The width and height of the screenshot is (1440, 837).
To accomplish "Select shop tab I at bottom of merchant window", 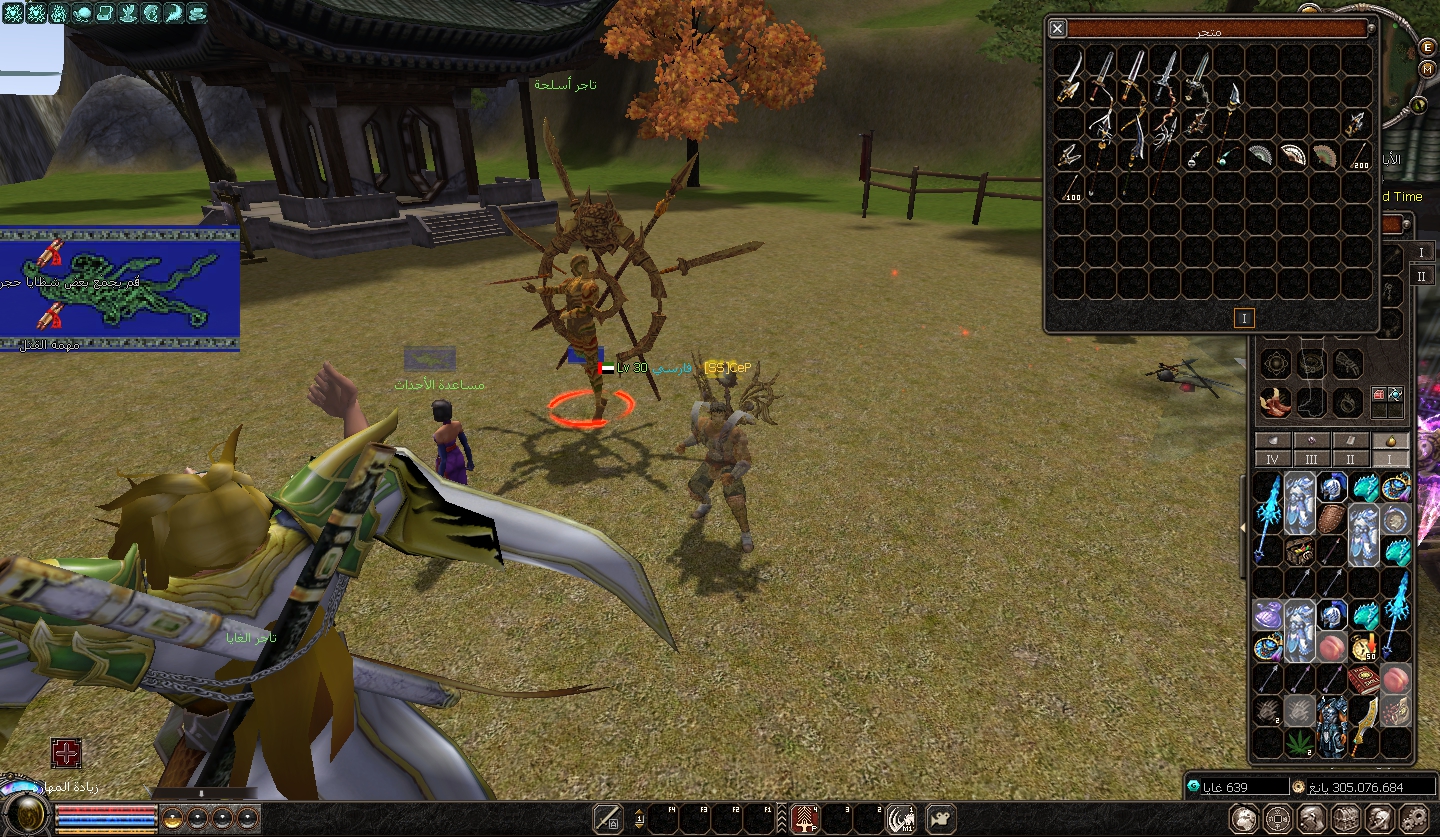I will pos(1243,318).
